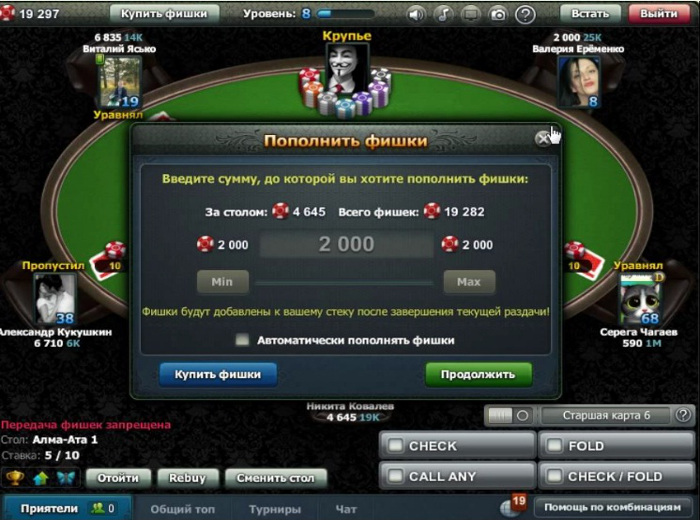Switch to the Турниры tab
The image size is (700, 520).
(275, 509)
